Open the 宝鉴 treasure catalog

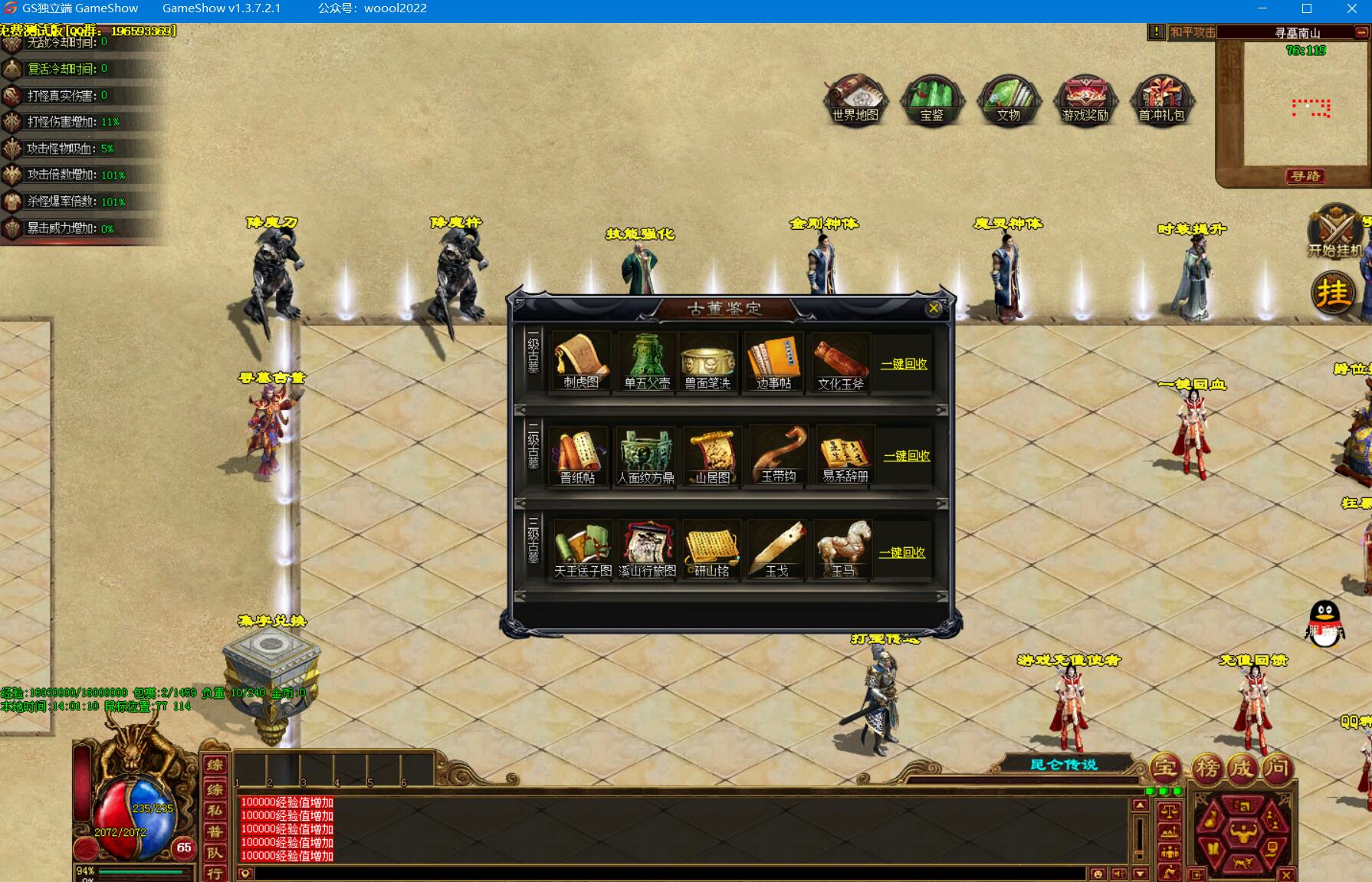pos(931,100)
